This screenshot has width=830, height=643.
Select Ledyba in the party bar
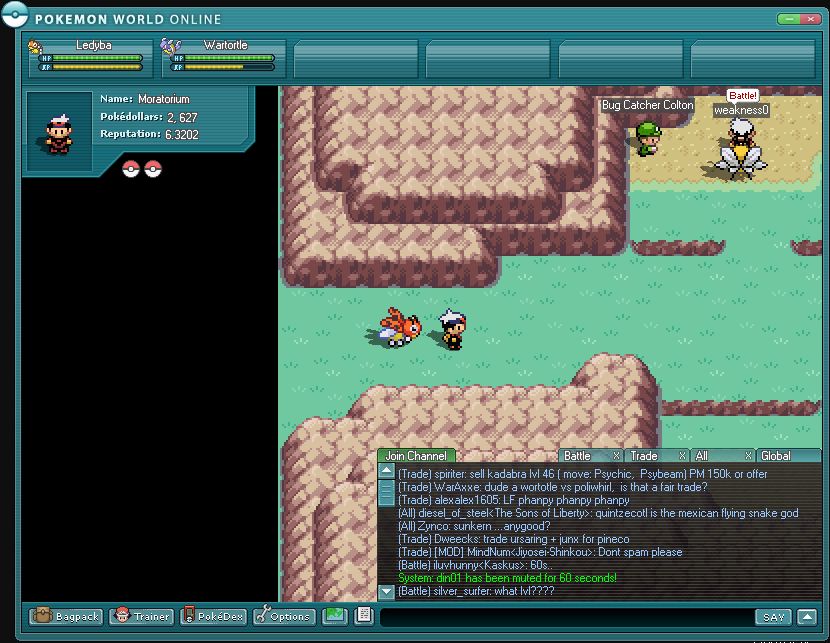(88, 57)
